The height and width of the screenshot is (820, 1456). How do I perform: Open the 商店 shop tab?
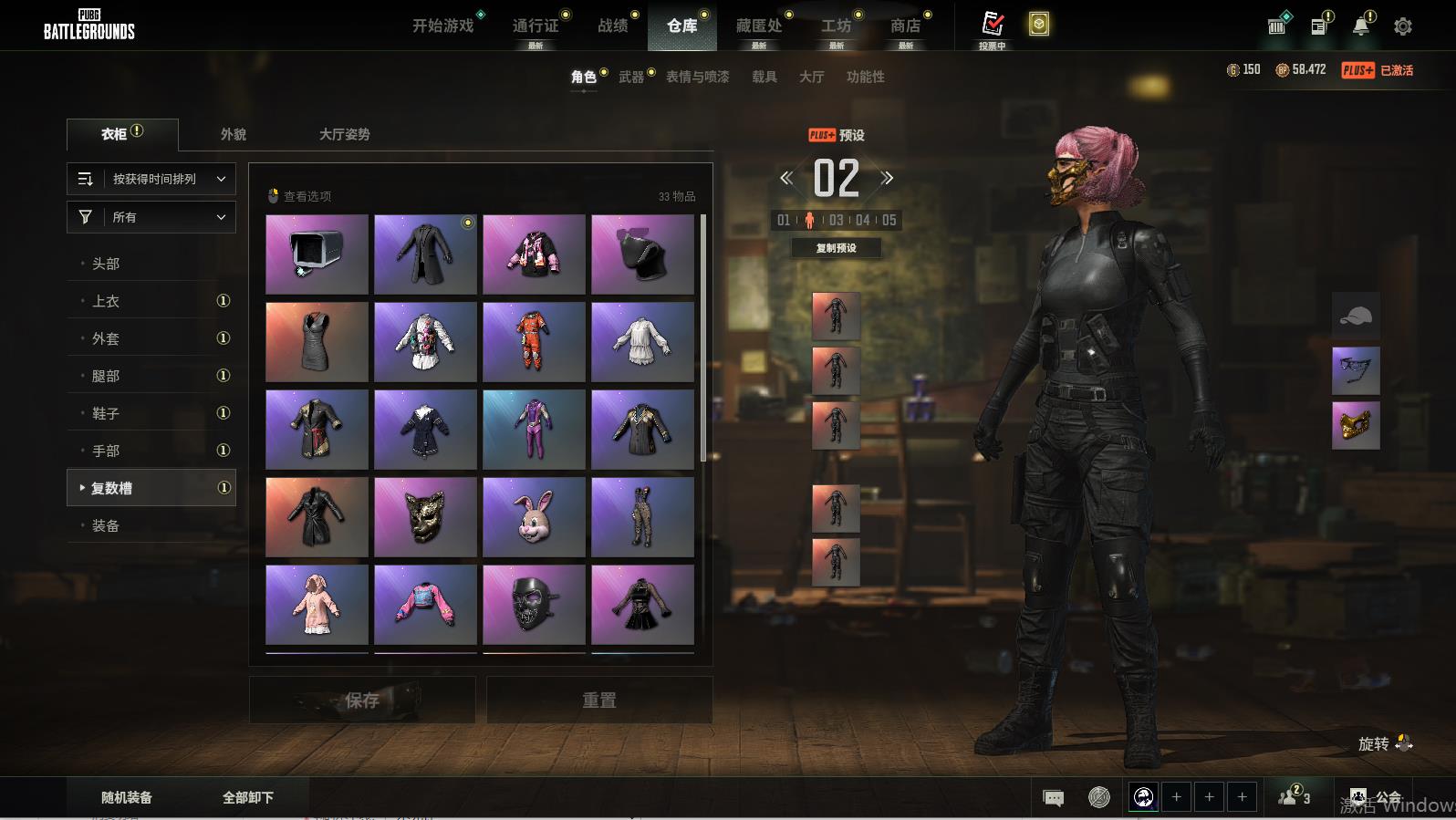click(x=905, y=26)
